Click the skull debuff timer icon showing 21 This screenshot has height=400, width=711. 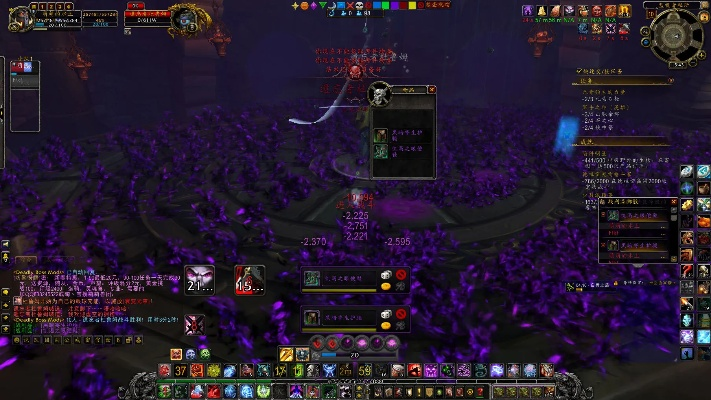(197, 280)
